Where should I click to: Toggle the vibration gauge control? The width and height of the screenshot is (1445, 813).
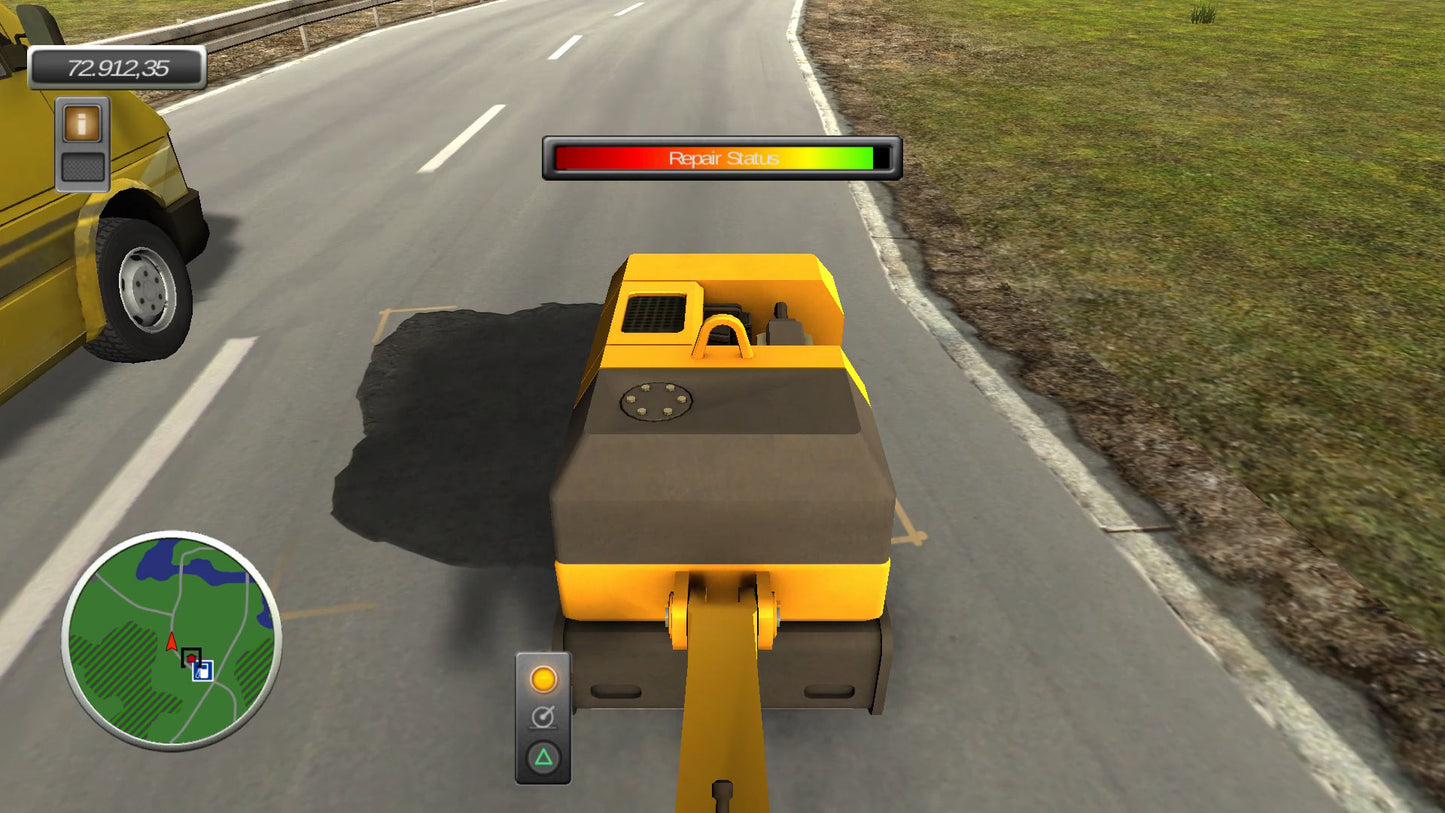point(544,716)
